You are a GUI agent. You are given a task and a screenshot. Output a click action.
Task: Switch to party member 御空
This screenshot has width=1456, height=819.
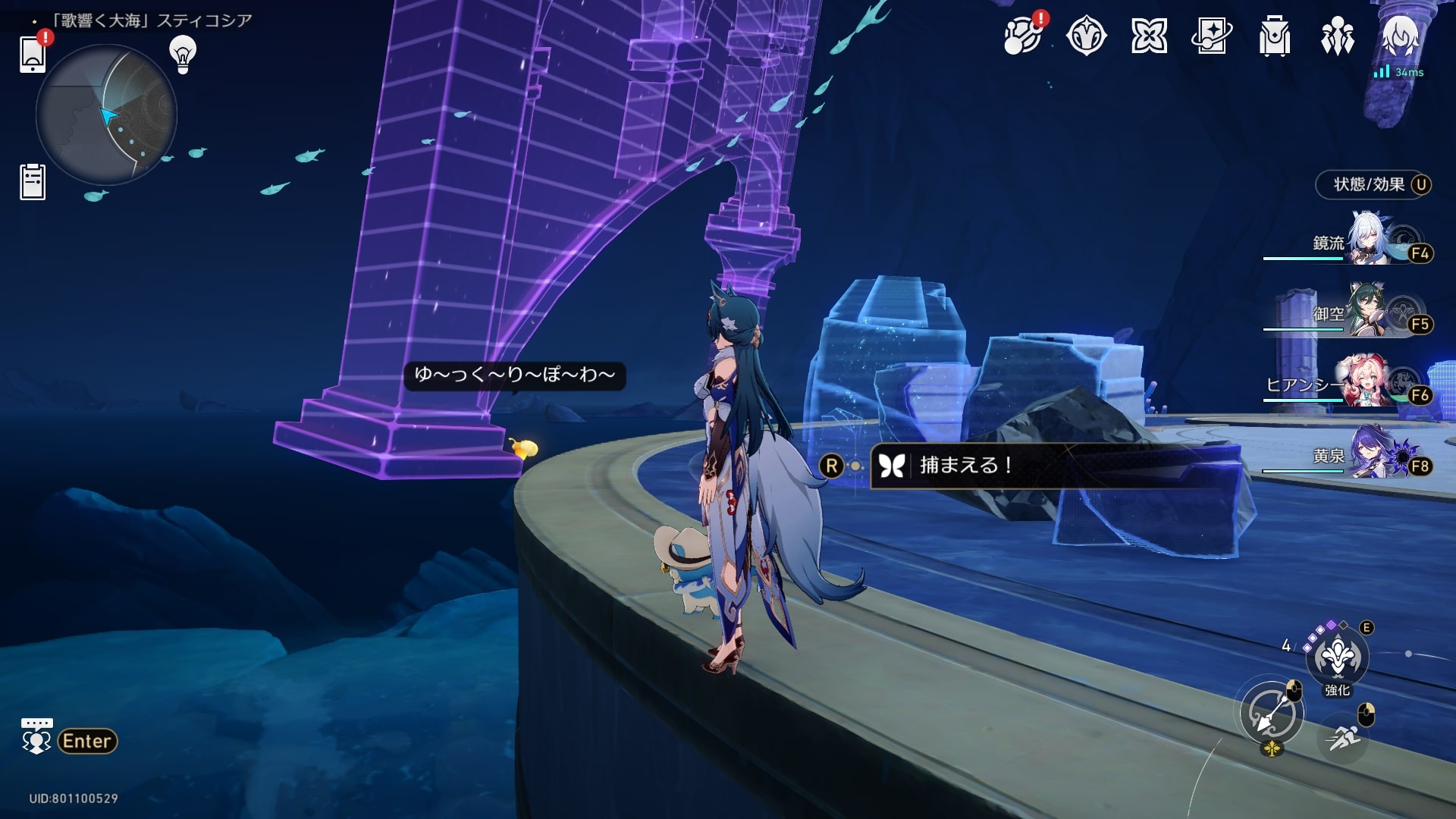pos(1365,312)
